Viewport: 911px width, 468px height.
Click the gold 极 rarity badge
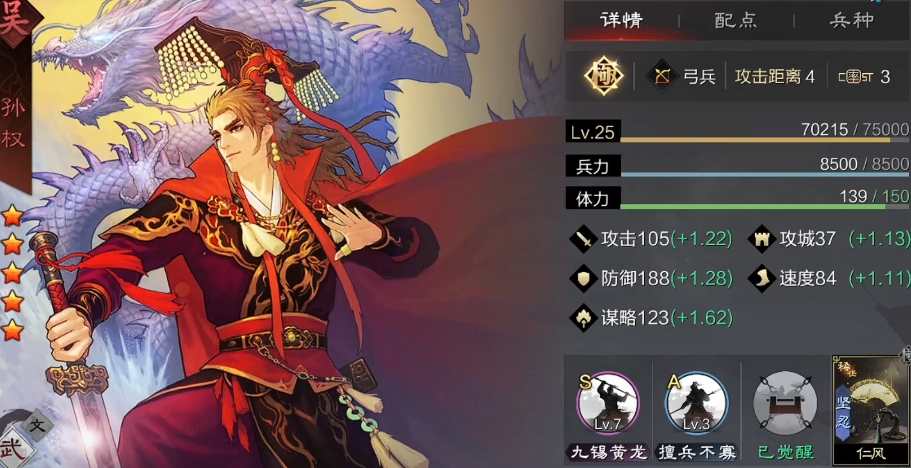click(x=604, y=76)
